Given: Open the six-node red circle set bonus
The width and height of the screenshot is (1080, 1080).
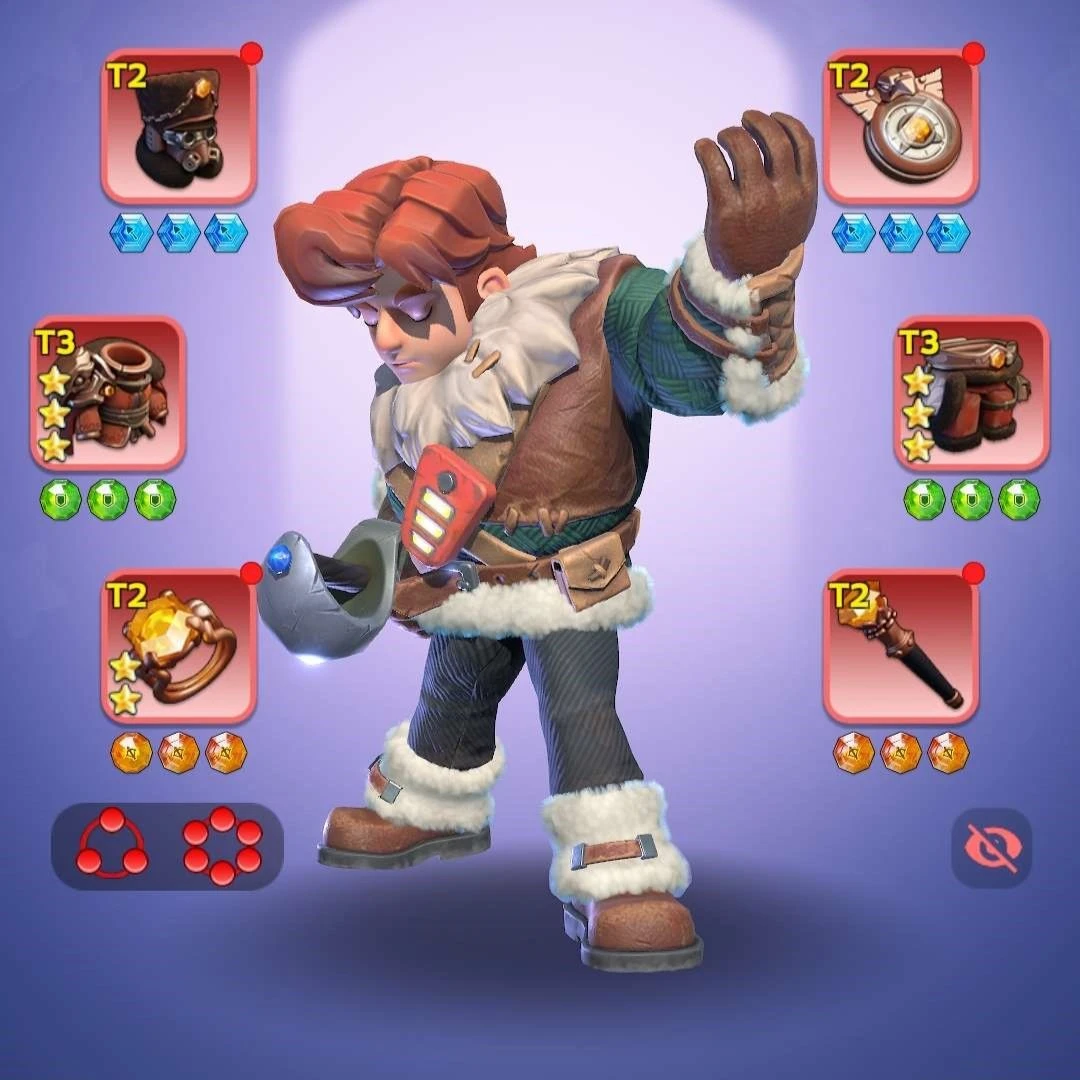Looking at the screenshot, I should [x=222, y=847].
